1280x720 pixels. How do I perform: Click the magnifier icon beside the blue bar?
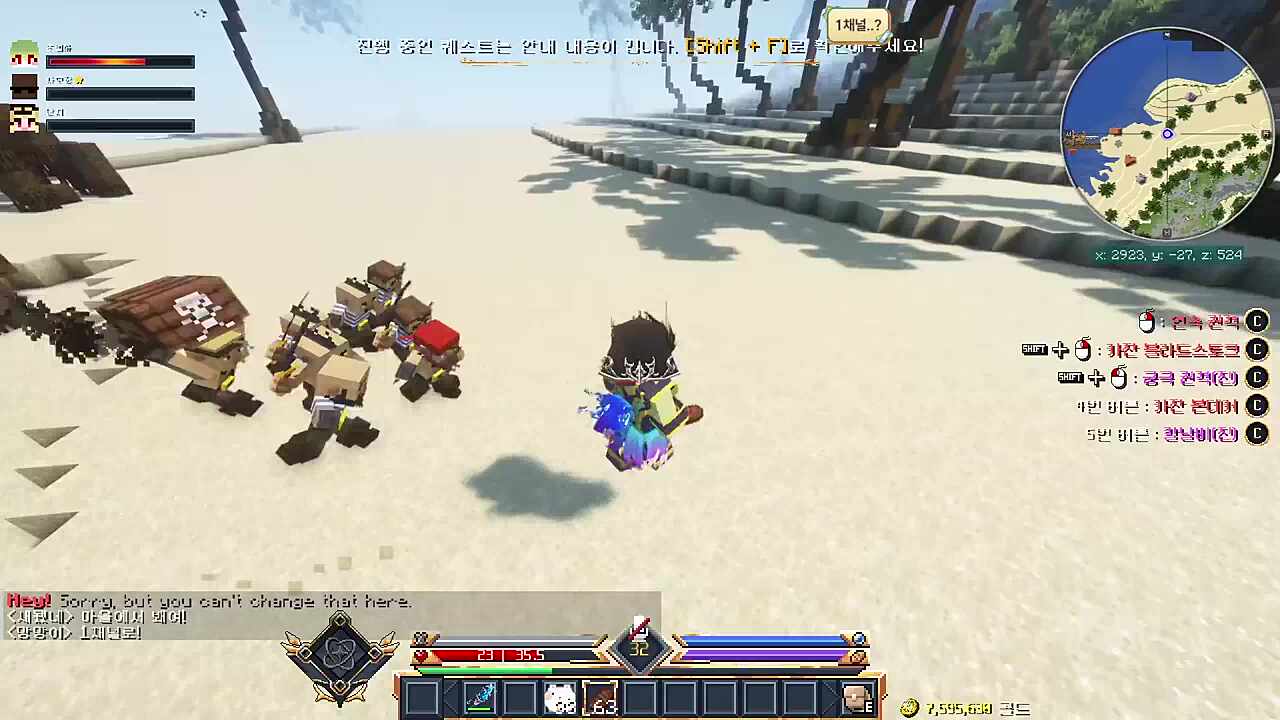858,640
